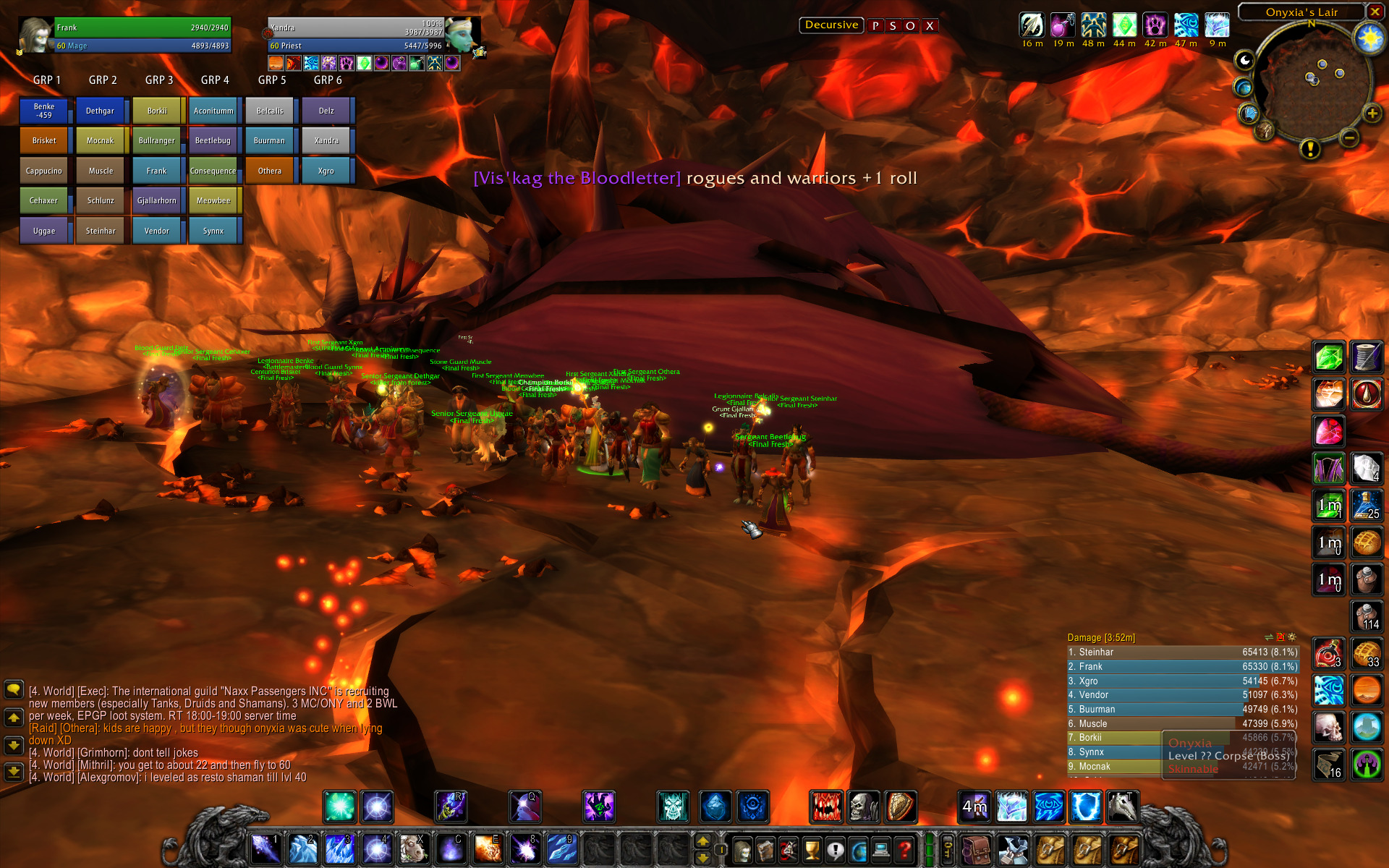Open the red question mark Help button
Image resolution: width=1389 pixels, height=868 pixels.
[904, 849]
